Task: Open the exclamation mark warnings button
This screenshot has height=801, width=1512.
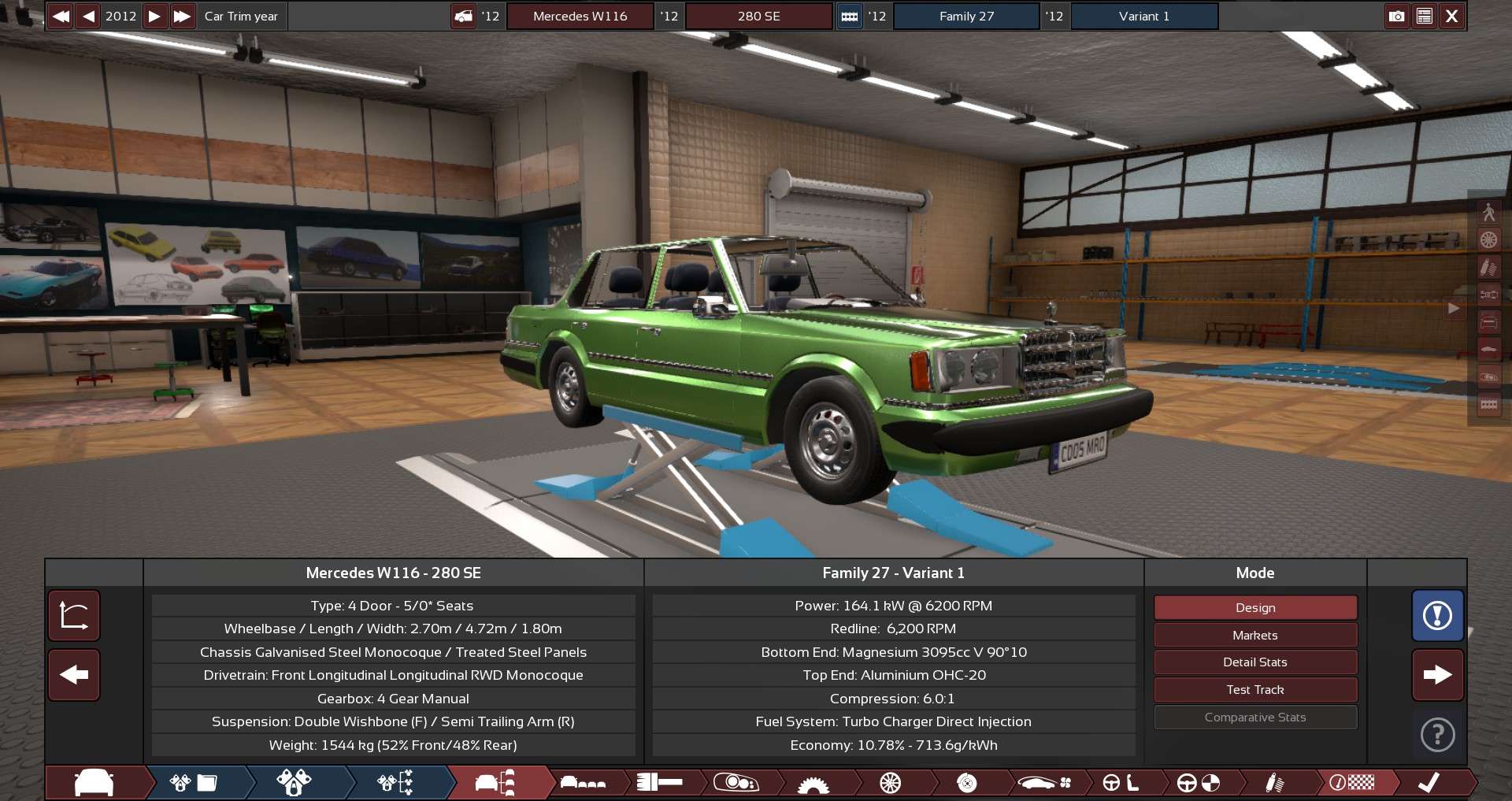Action: pos(1437,616)
